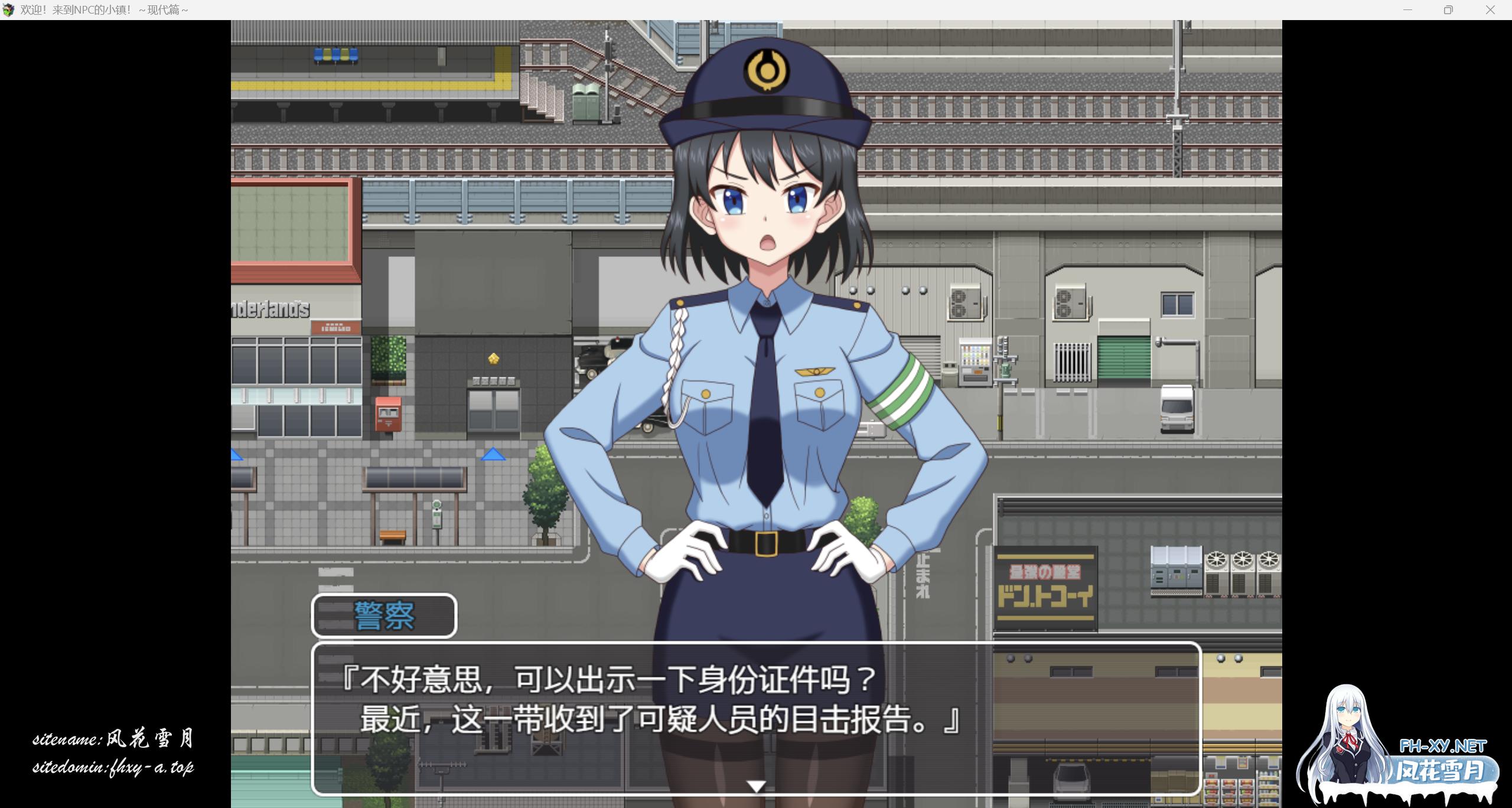The height and width of the screenshot is (808, 1512).
Task: Click the game title text in title bar
Action: pos(100,9)
